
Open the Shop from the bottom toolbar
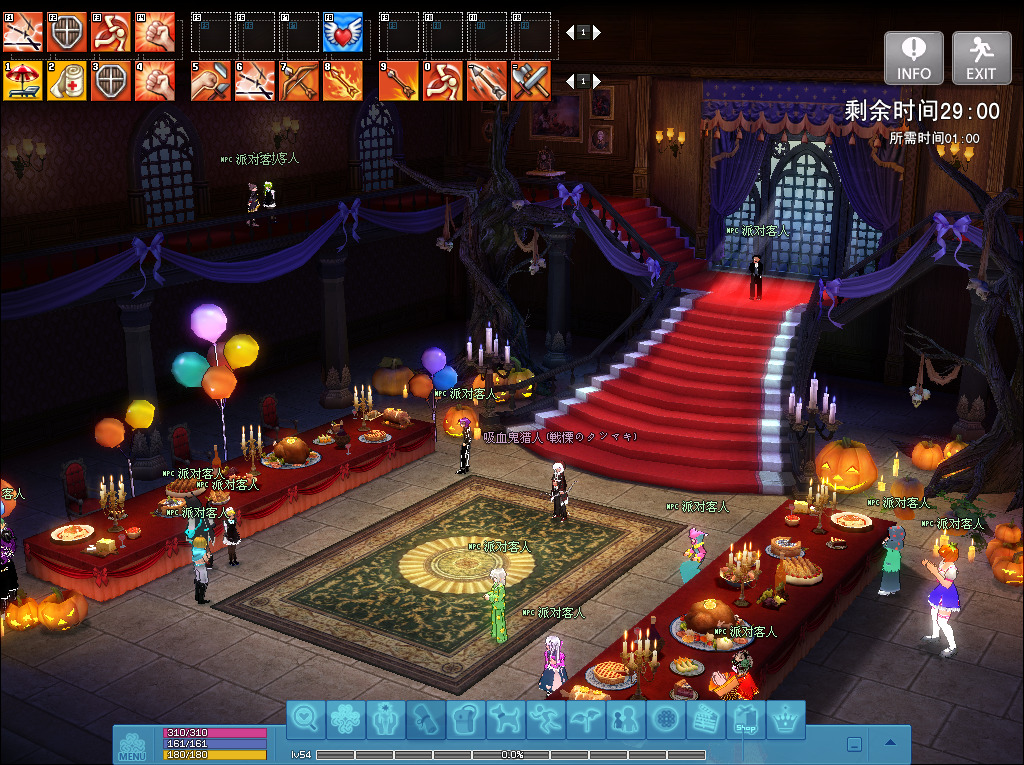(746, 718)
